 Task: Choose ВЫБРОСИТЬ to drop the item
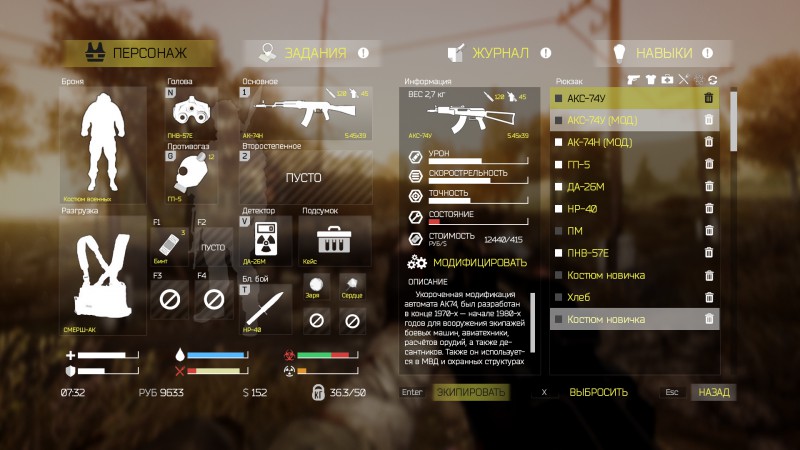598,392
